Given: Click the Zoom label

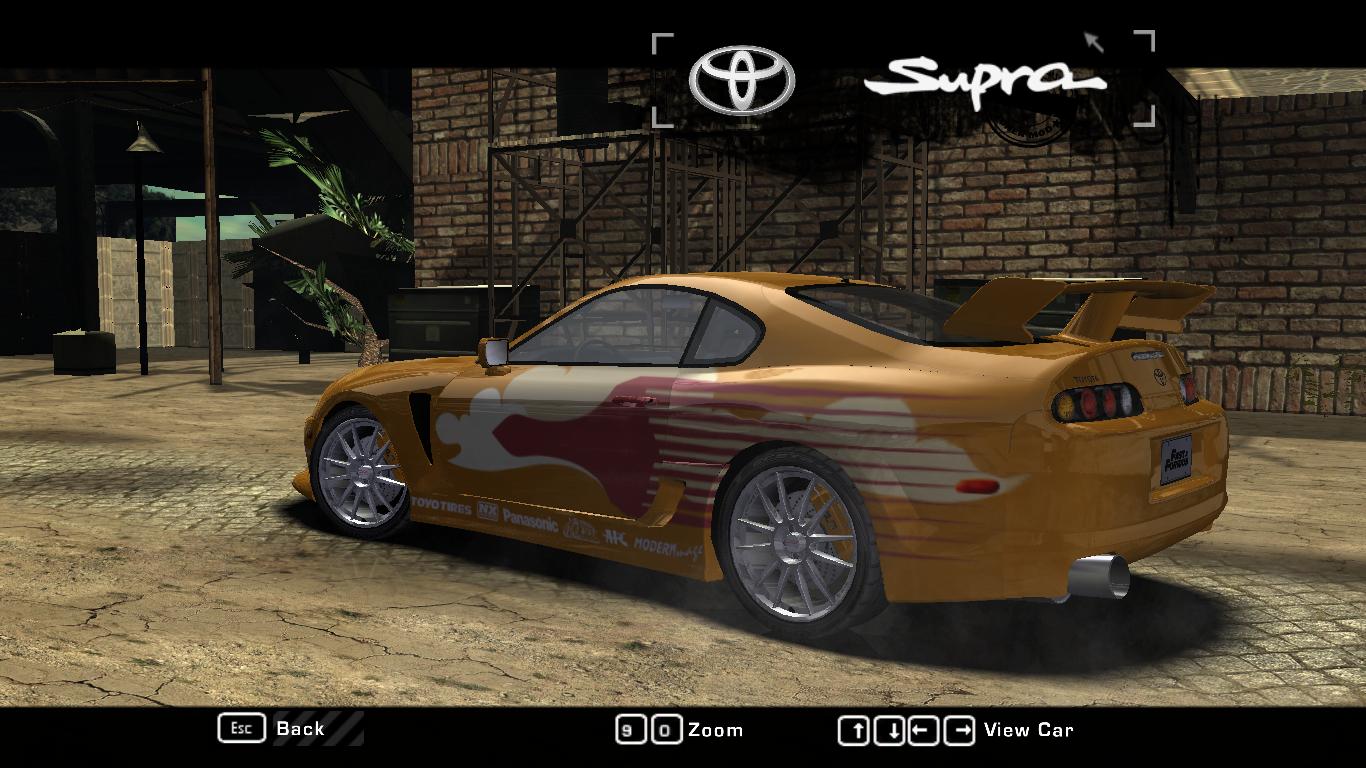Looking at the screenshot, I should (717, 729).
